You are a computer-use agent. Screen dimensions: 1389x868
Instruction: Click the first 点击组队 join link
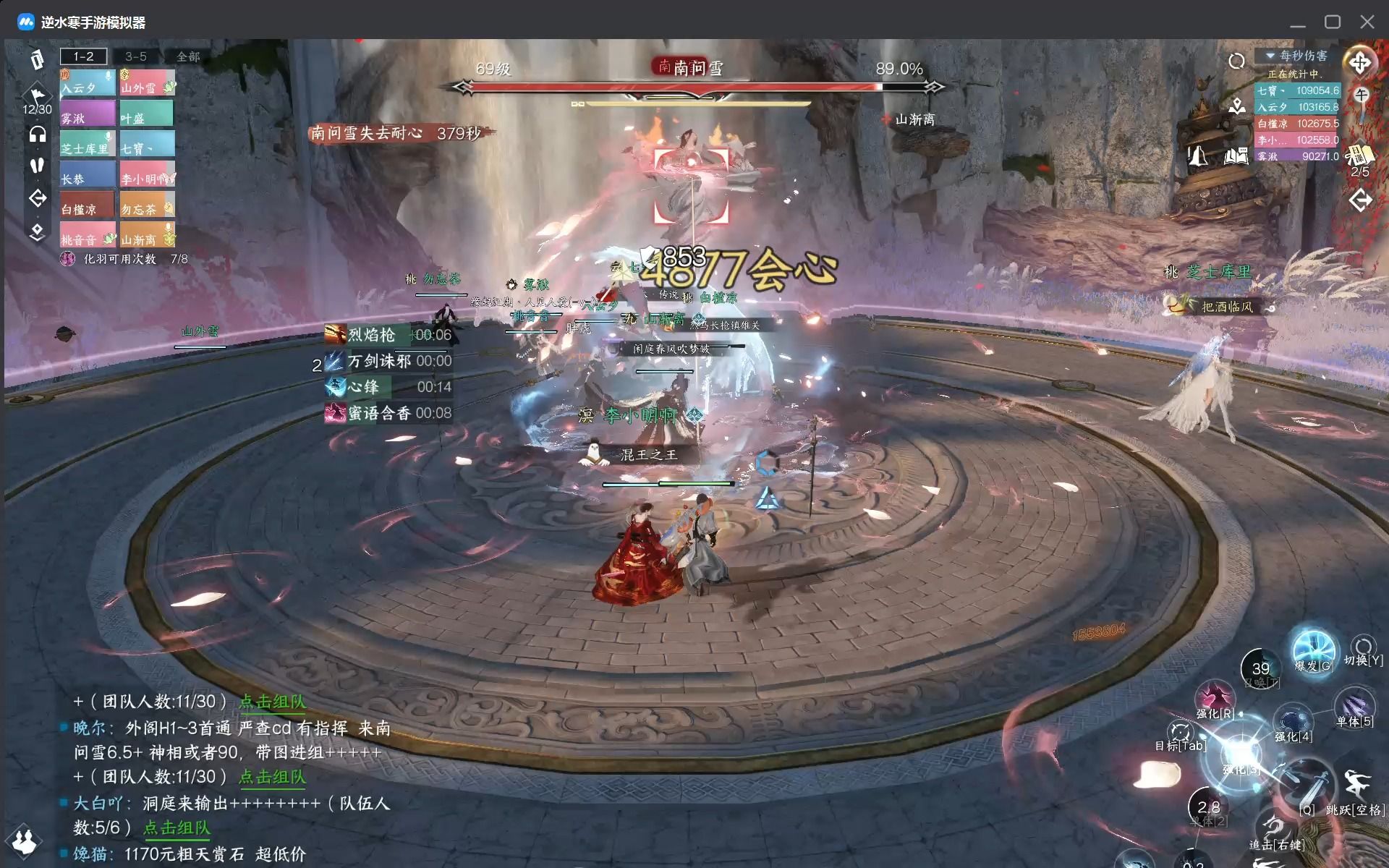pos(273,702)
